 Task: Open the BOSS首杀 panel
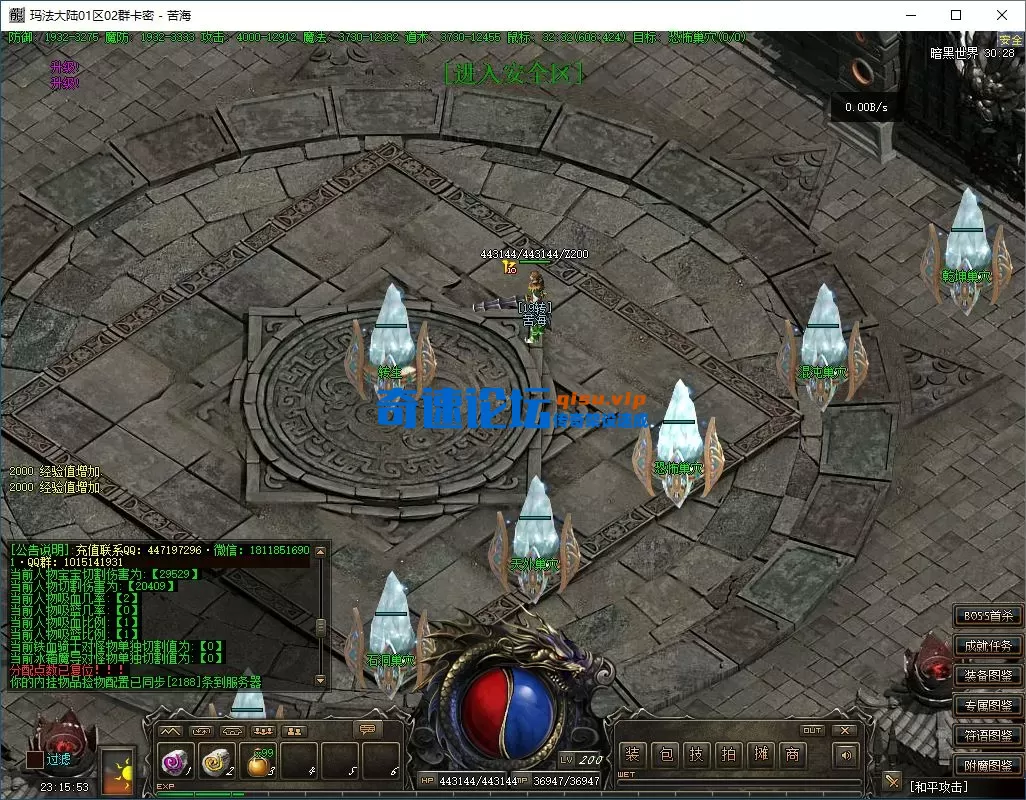tap(988, 616)
